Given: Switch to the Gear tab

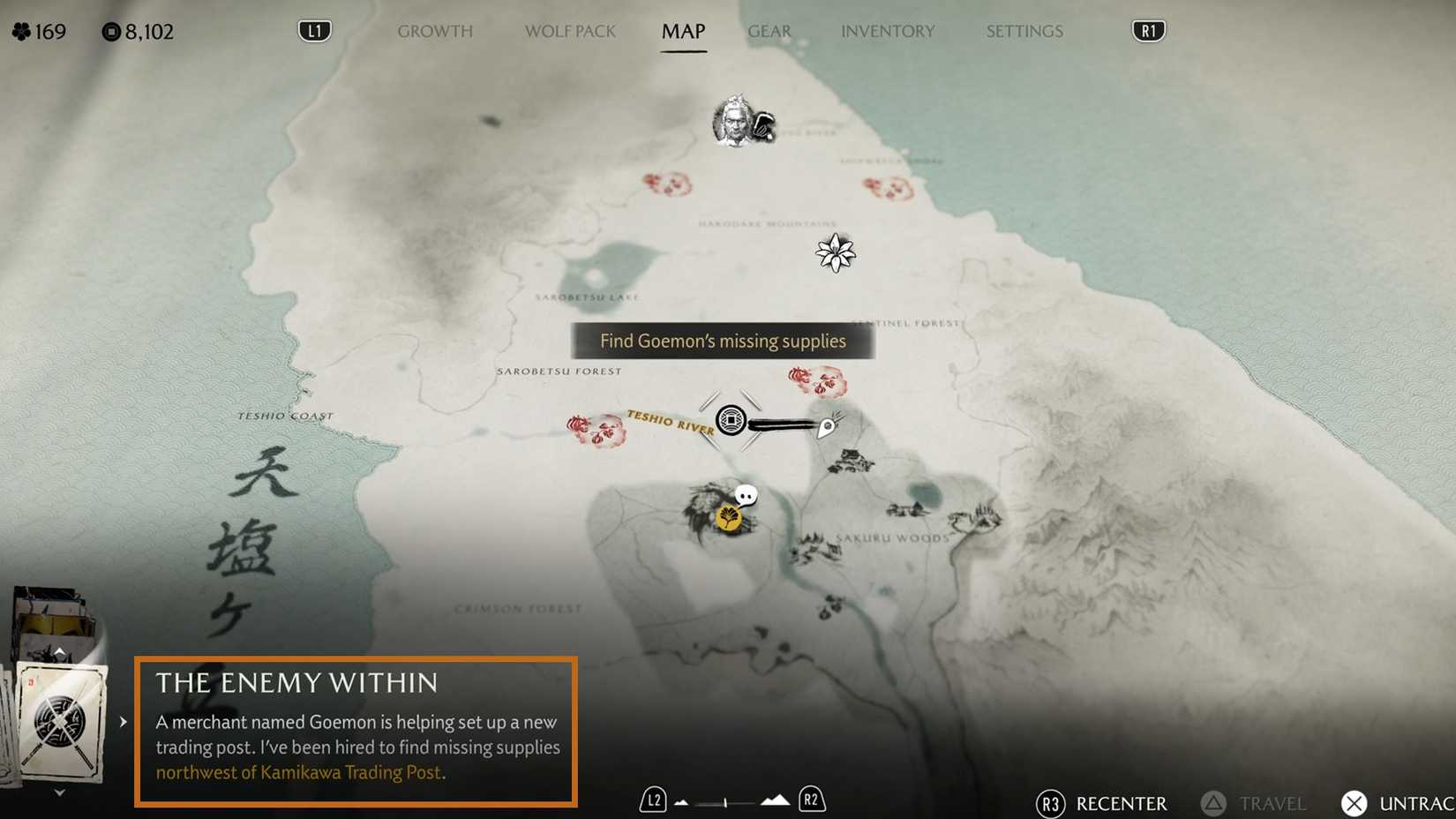Looking at the screenshot, I should [x=769, y=31].
